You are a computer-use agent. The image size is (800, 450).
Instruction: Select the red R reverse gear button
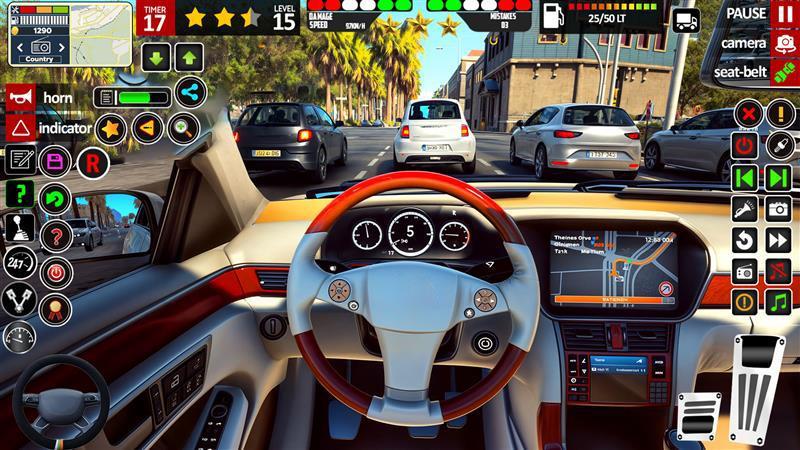[x=93, y=160]
